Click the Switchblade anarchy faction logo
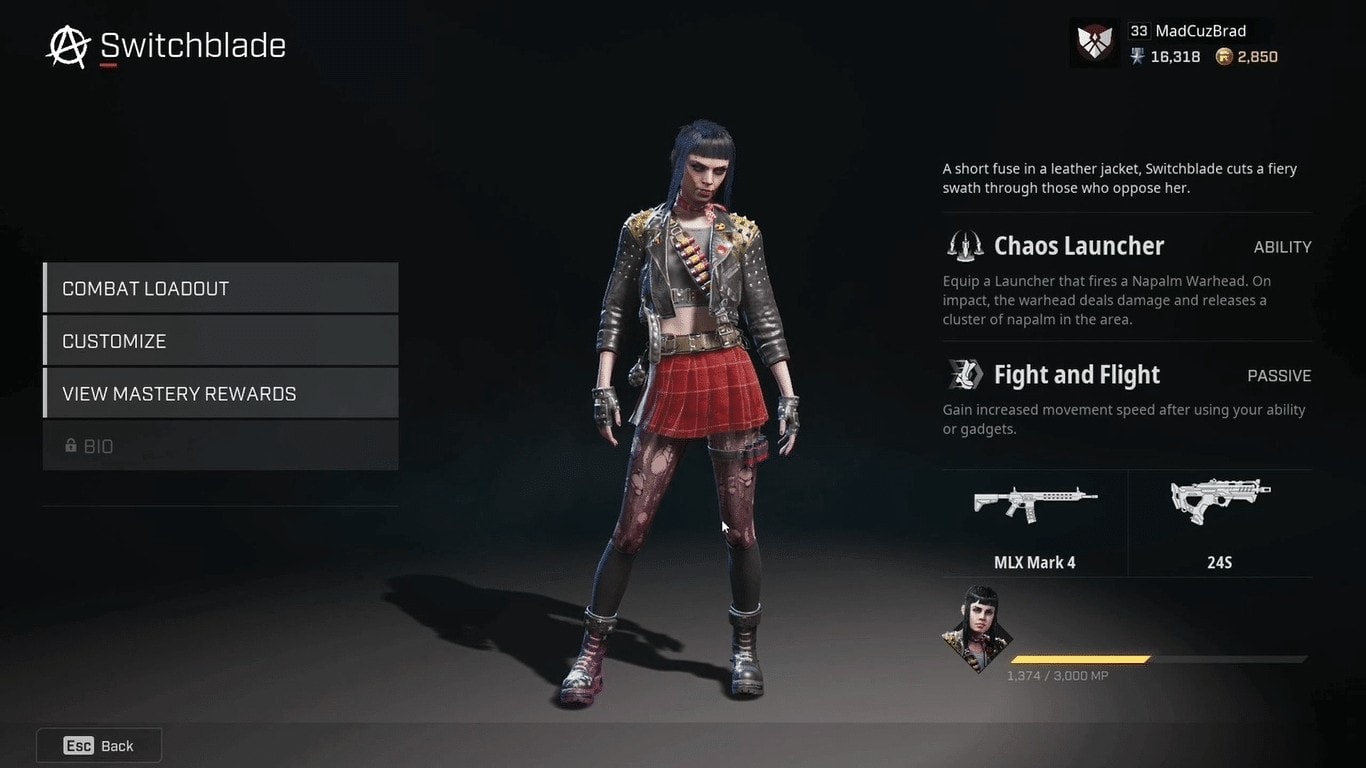The width and height of the screenshot is (1366, 768). tap(66, 45)
